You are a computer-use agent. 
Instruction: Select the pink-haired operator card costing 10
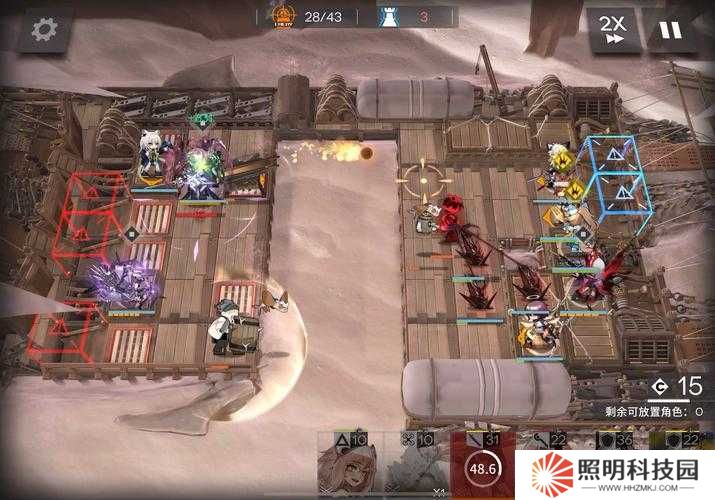tap(350, 466)
